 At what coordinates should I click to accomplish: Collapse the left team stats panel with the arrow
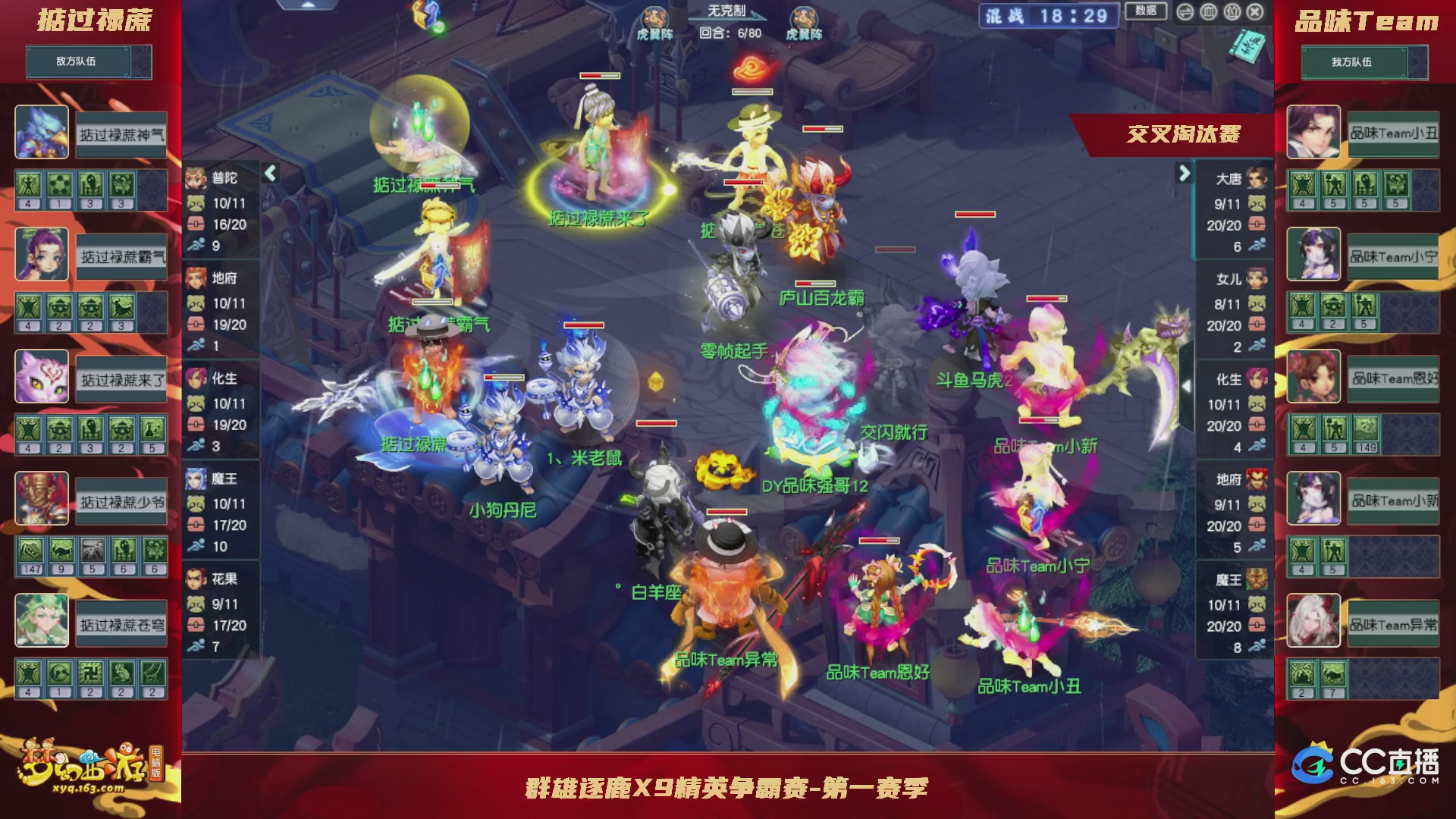pyautogui.click(x=269, y=173)
